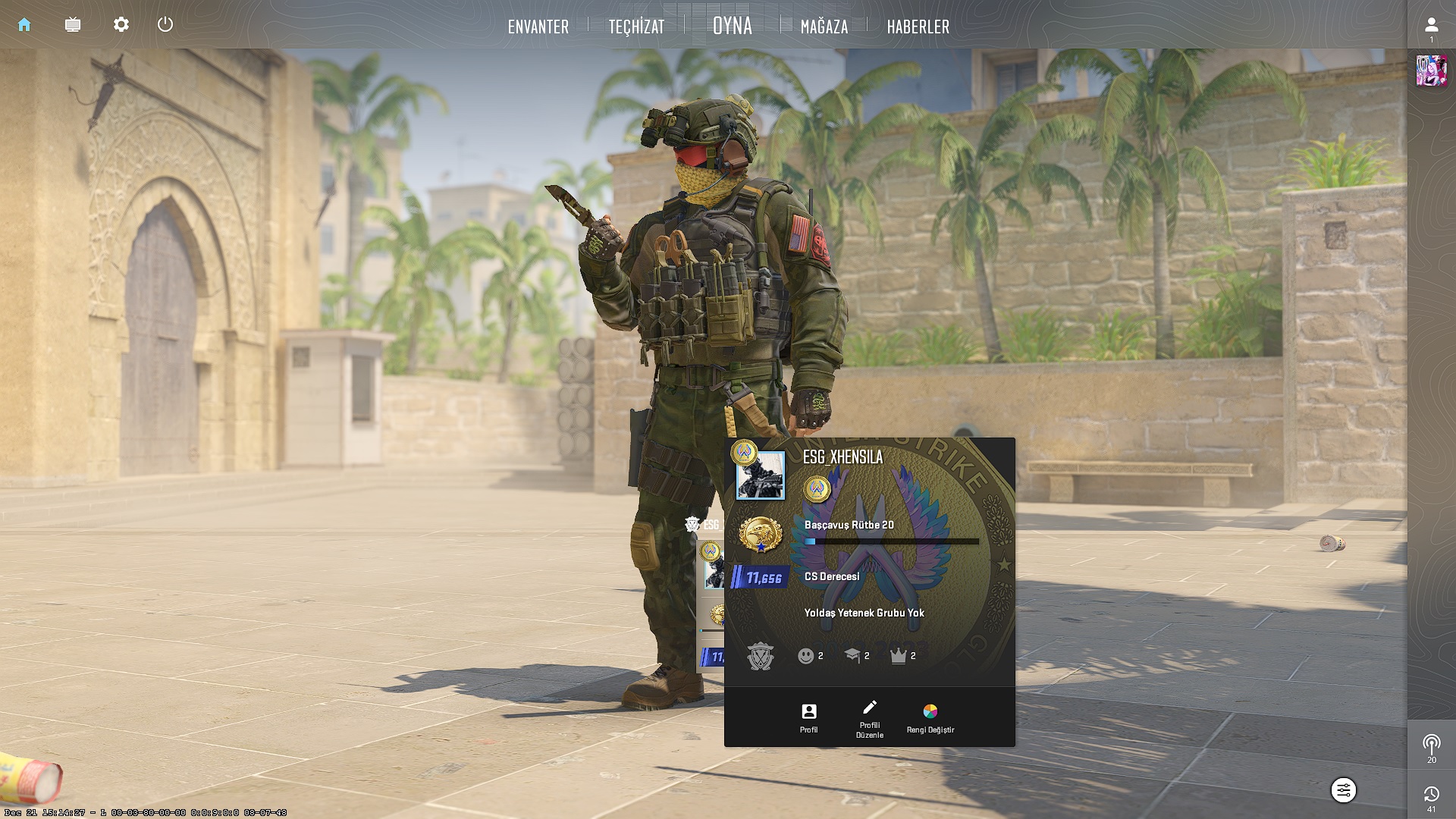Open Profil from the player card
This screenshot has height=819, width=1456.
808,717
